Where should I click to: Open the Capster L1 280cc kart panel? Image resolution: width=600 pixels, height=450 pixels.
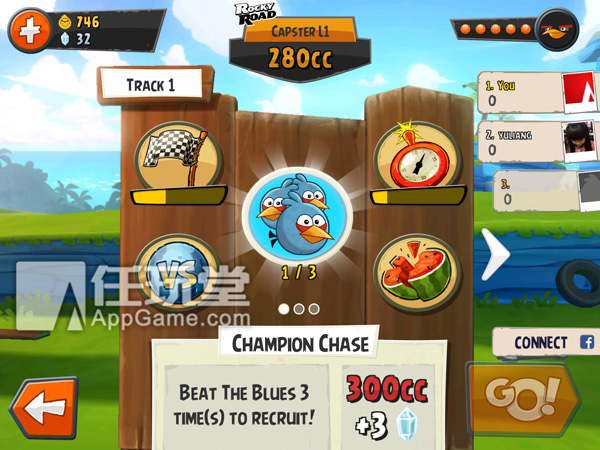tap(299, 47)
